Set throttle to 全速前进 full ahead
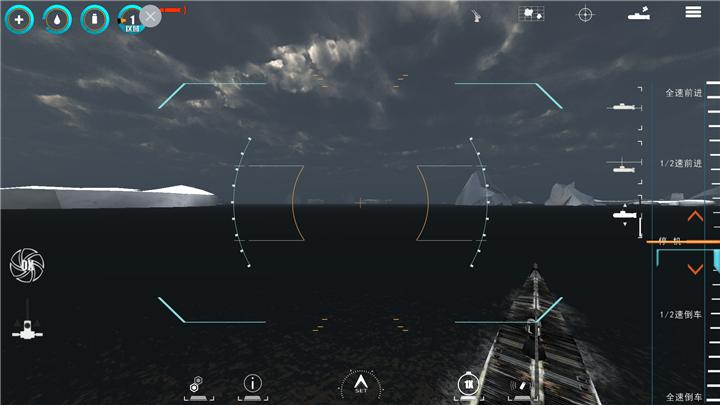The image size is (720, 405). (x=683, y=93)
